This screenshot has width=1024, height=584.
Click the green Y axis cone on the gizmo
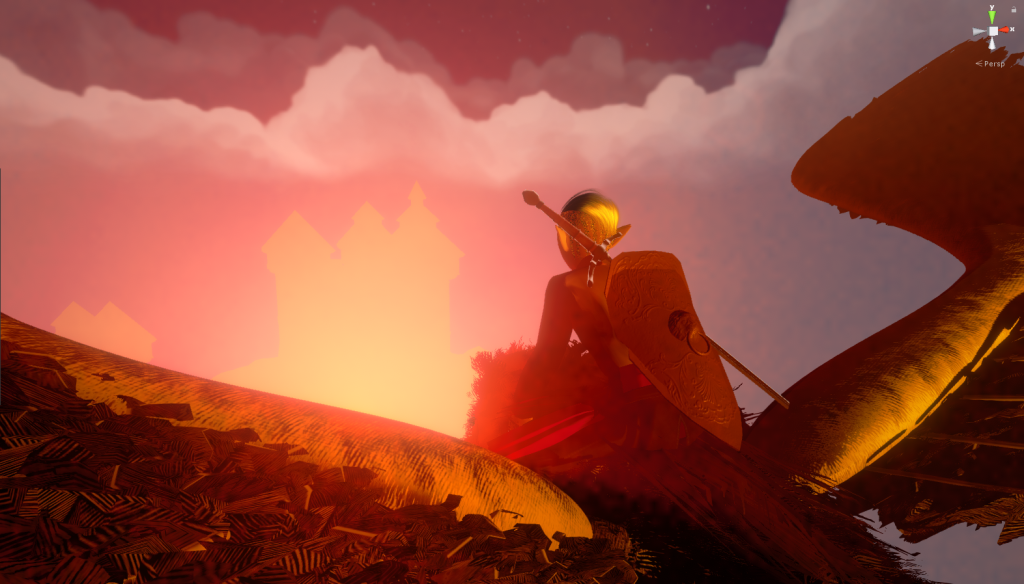click(x=992, y=16)
